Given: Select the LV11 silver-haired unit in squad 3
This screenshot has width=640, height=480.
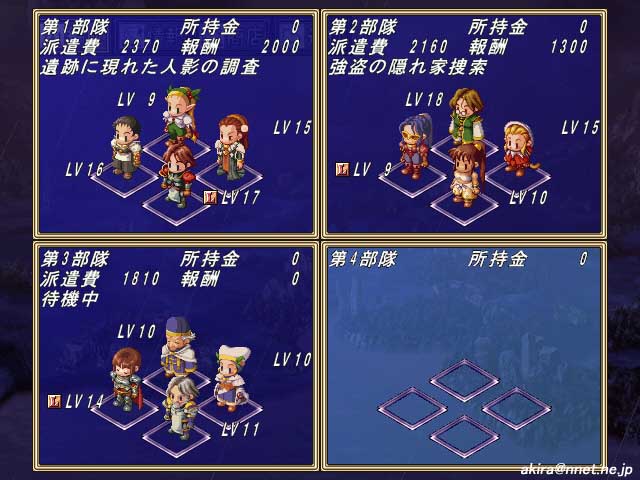Looking at the screenshot, I should 179,405.
